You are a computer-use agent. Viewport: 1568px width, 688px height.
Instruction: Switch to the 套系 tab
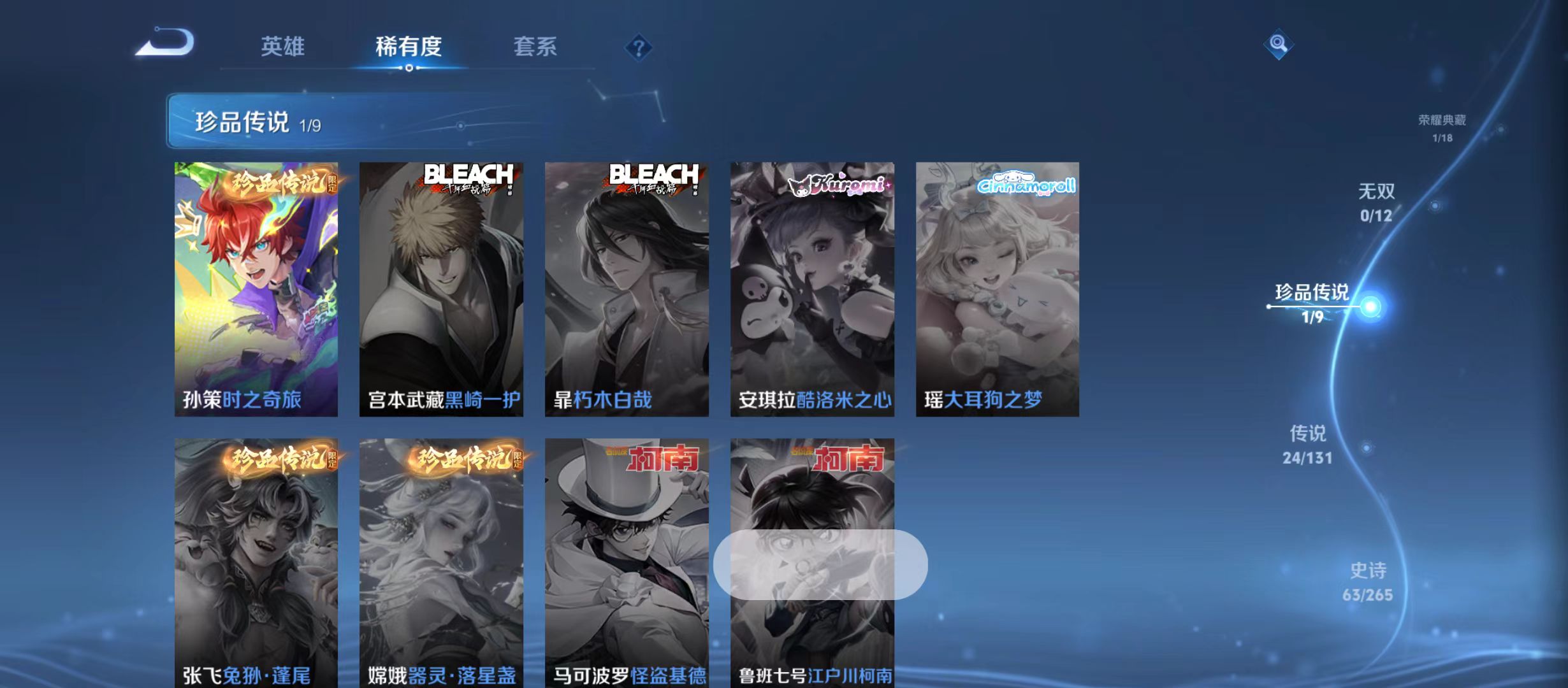click(x=537, y=47)
